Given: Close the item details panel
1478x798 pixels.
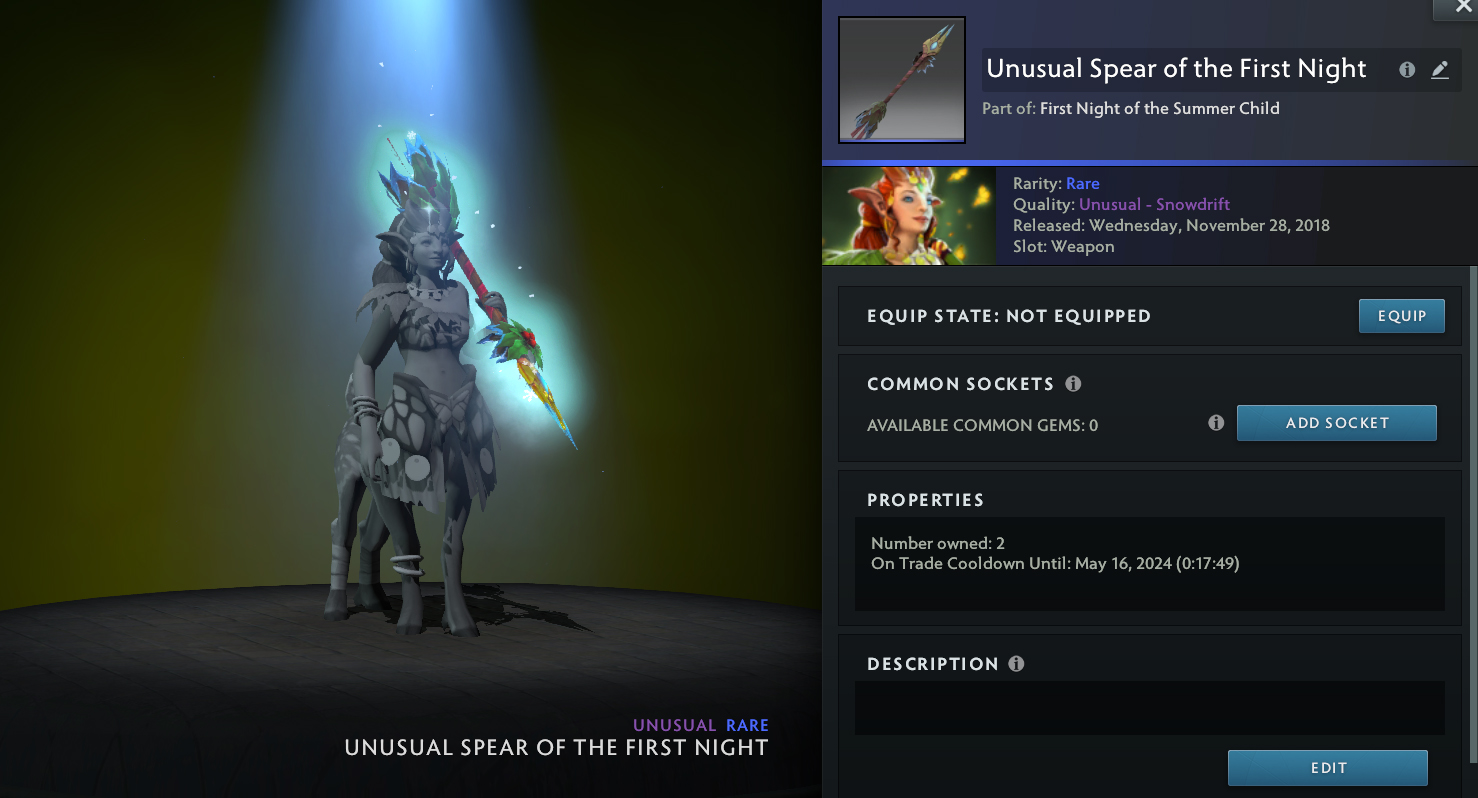Looking at the screenshot, I should pos(1463,7).
